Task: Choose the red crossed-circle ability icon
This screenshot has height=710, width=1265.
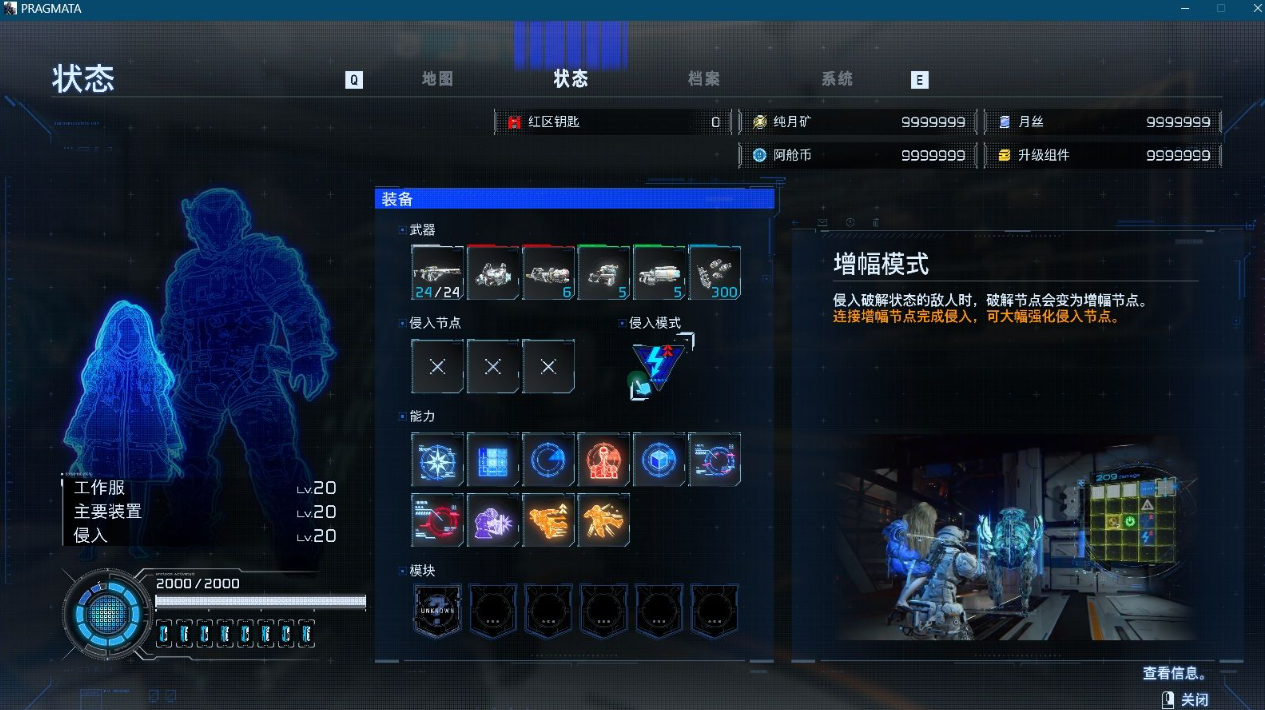Action: click(437, 520)
